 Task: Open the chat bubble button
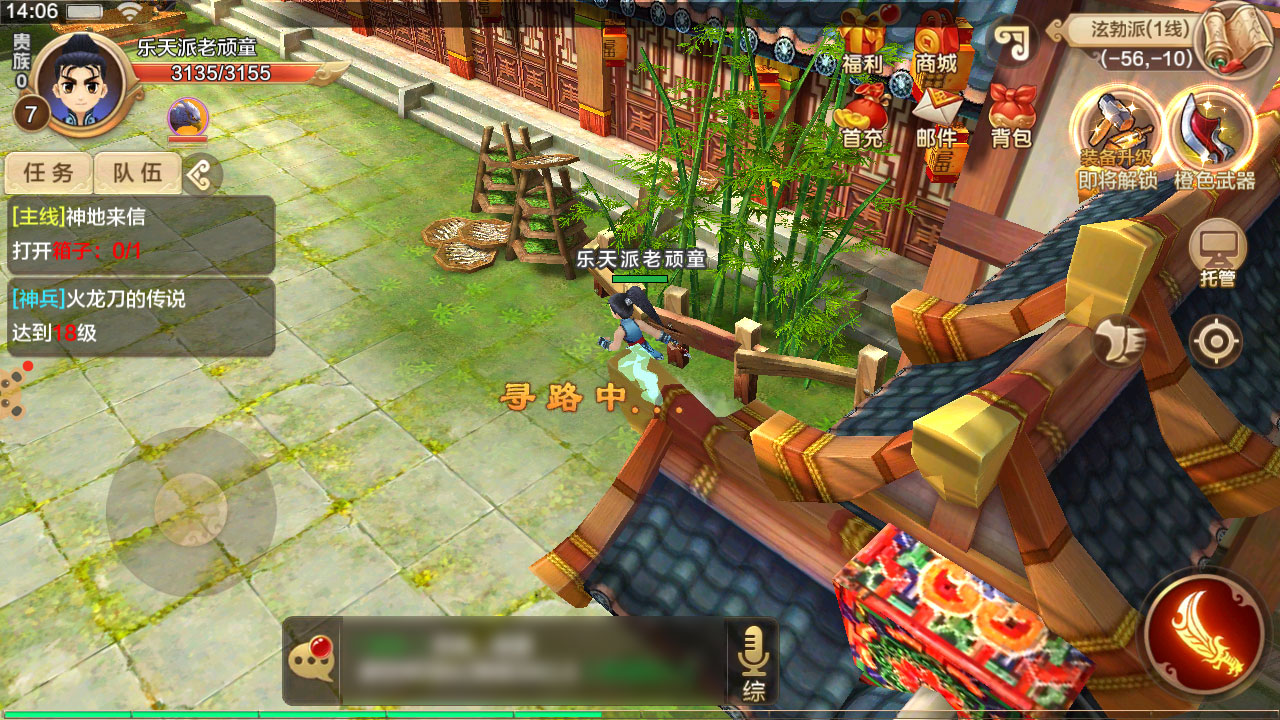coord(311,661)
